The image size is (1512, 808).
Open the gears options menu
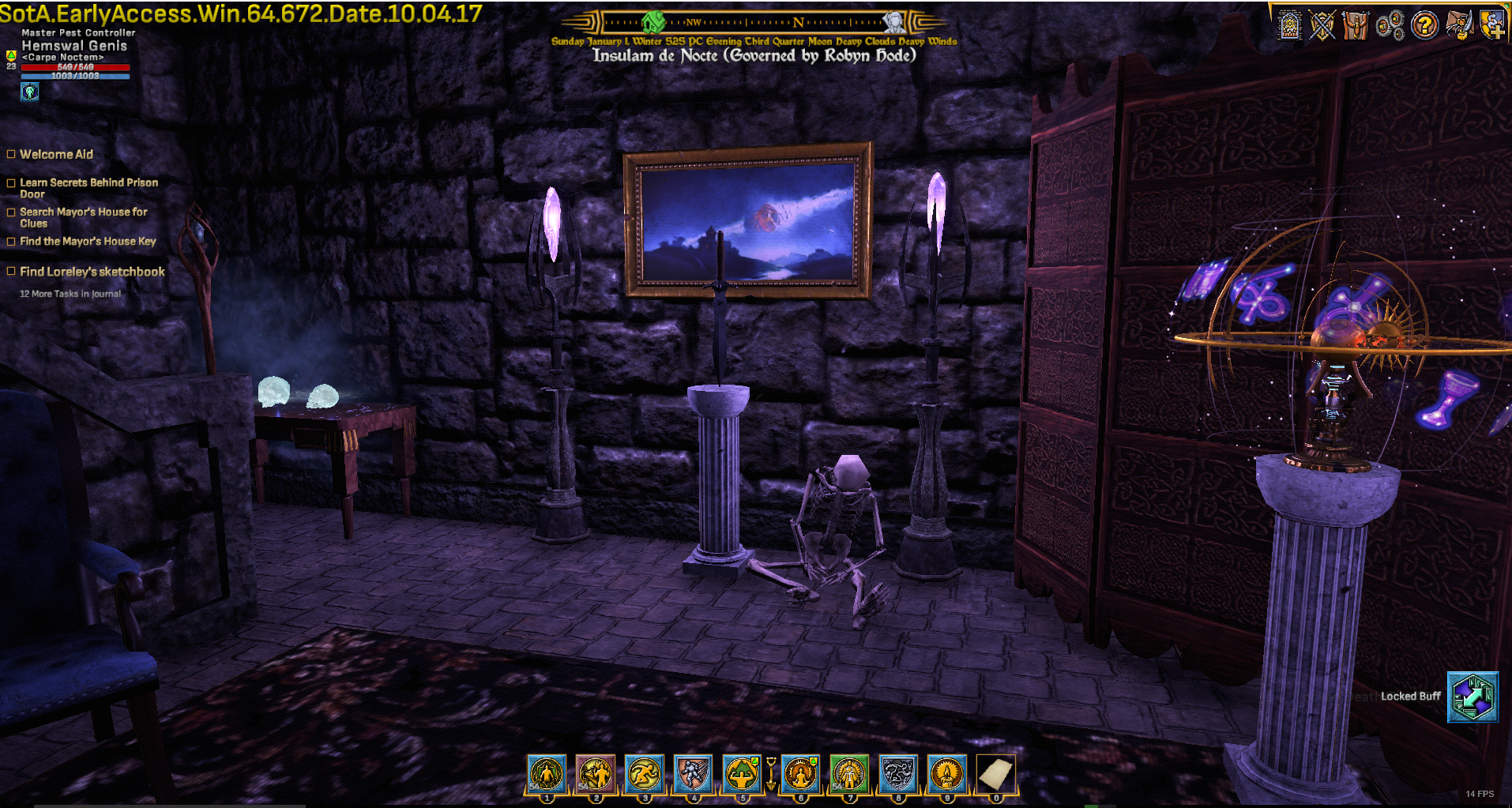tap(1390, 25)
